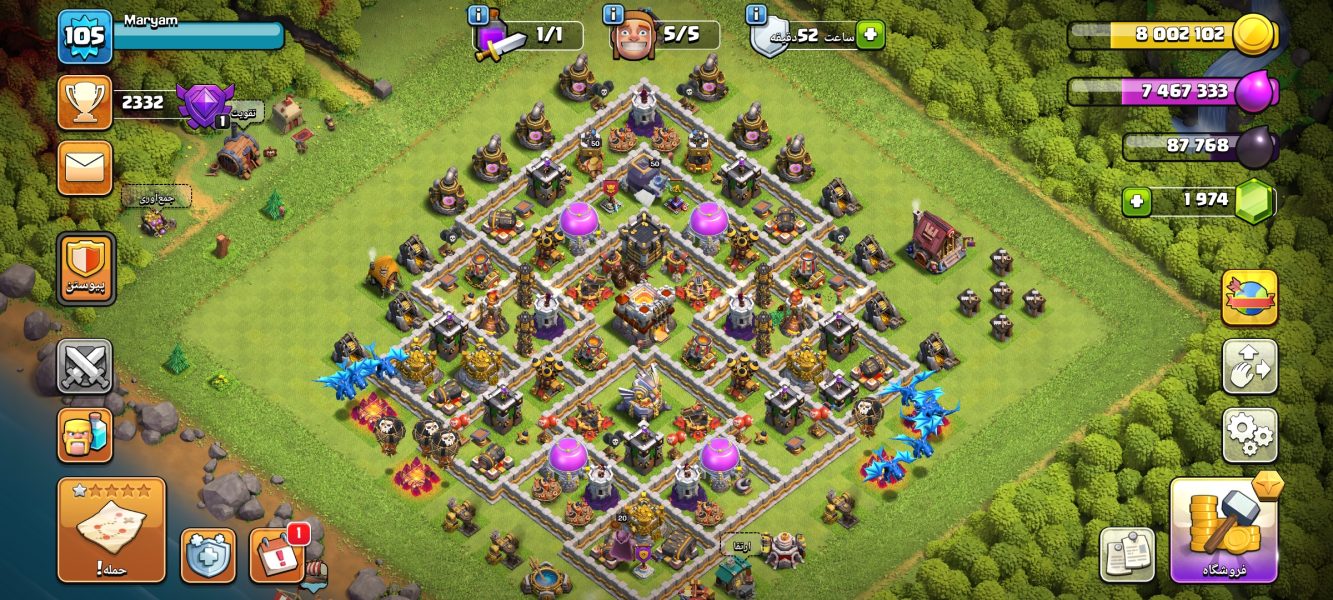Open the purple league badge
Screen dimensions: 1333x600
(x=204, y=105)
